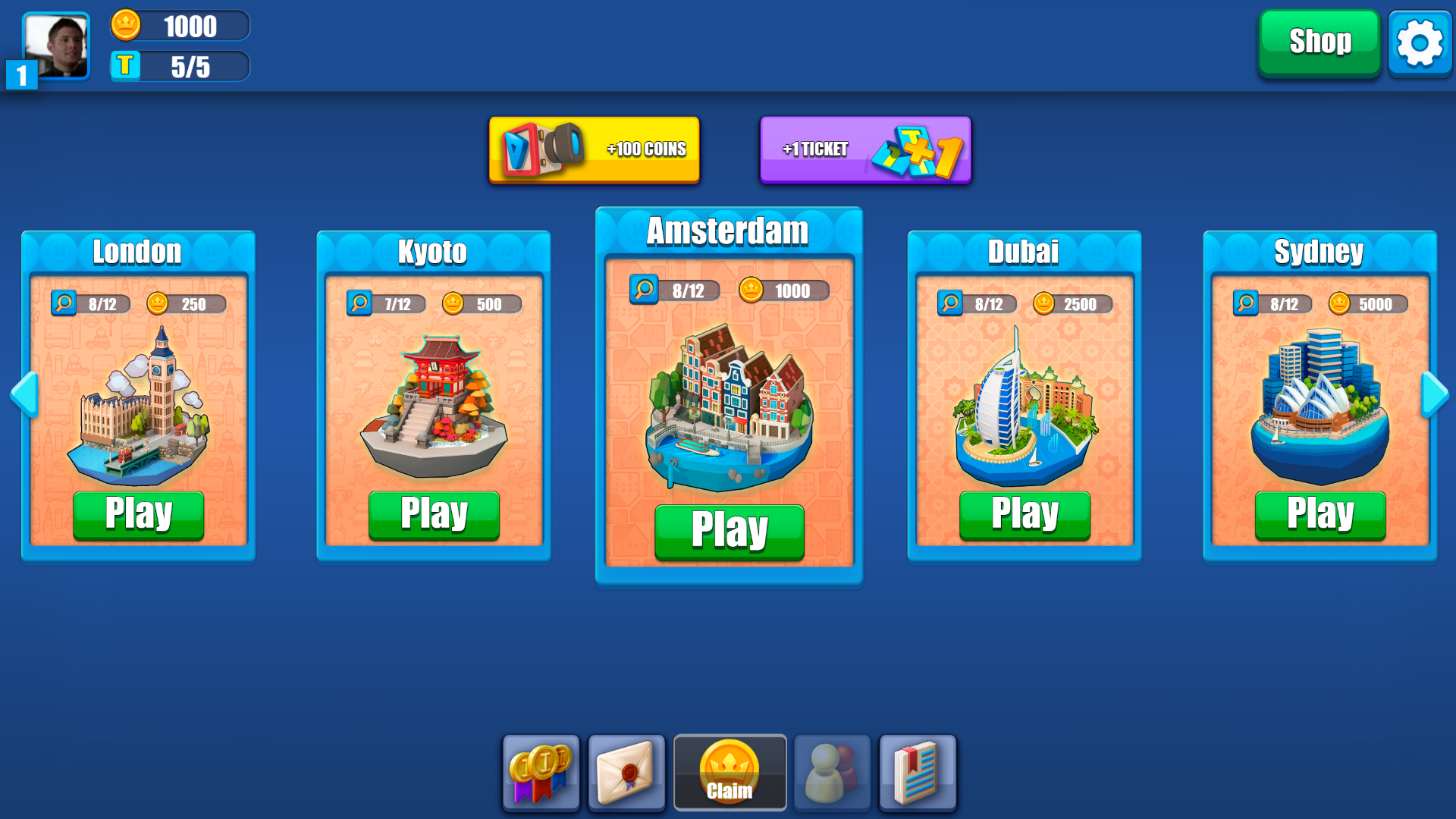Open the achievements medals panel
Image resolution: width=1456 pixels, height=819 pixels.
pyautogui.click(x=541, y=772)
